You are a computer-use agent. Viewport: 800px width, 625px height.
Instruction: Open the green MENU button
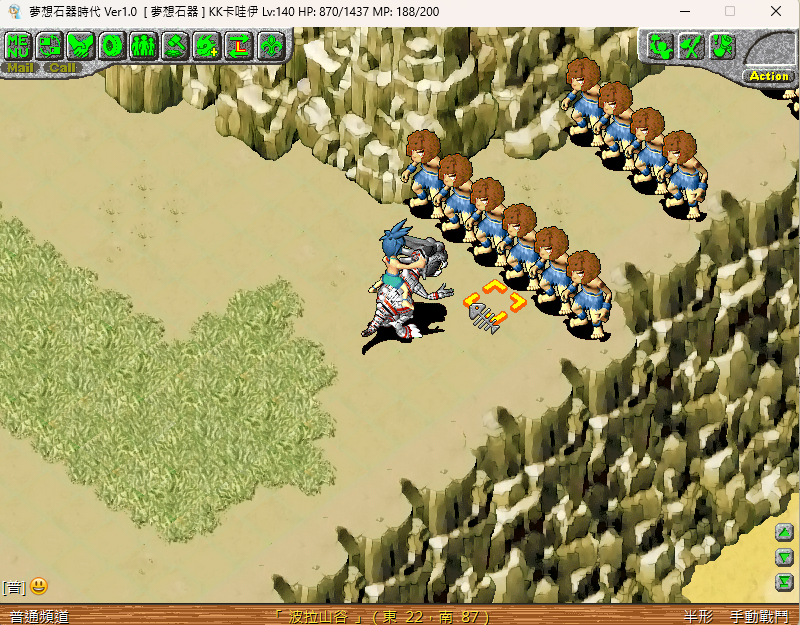[x=19, y=45]
